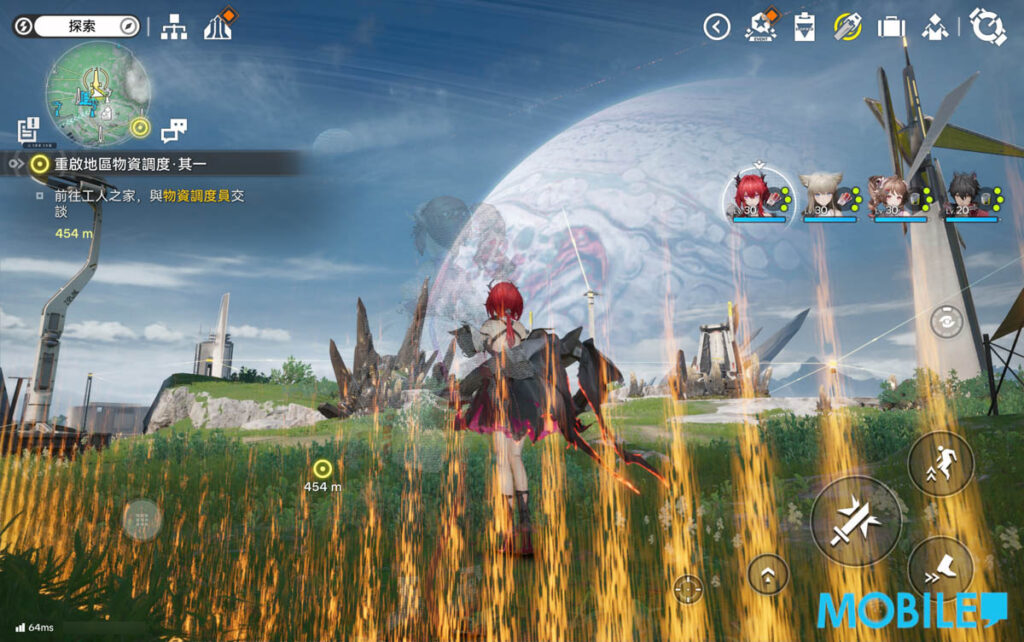Open the tower icon with orange marker

(x=219, y=25)
